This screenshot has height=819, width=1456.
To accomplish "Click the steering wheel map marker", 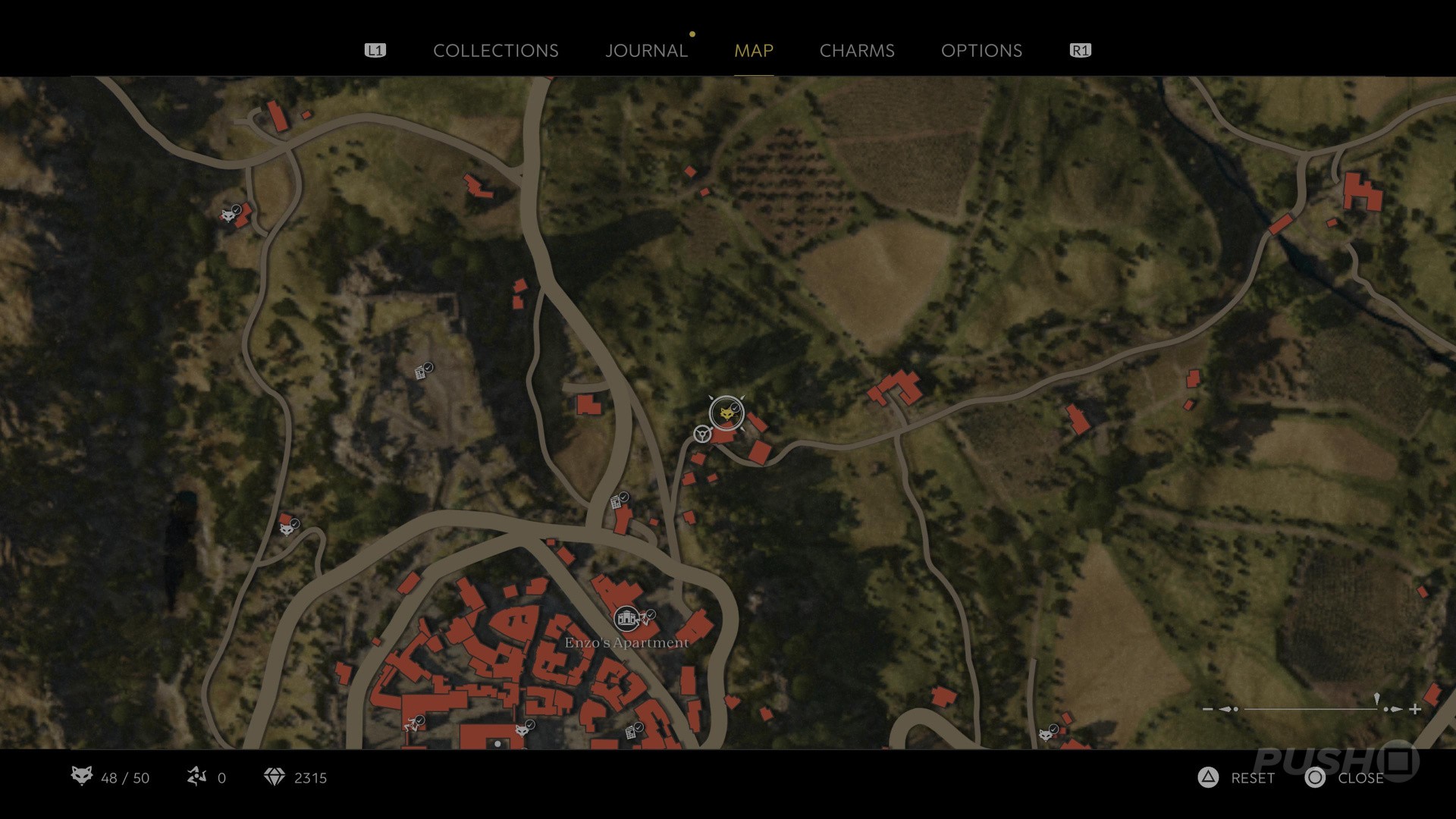I will (x=702, y=434).
